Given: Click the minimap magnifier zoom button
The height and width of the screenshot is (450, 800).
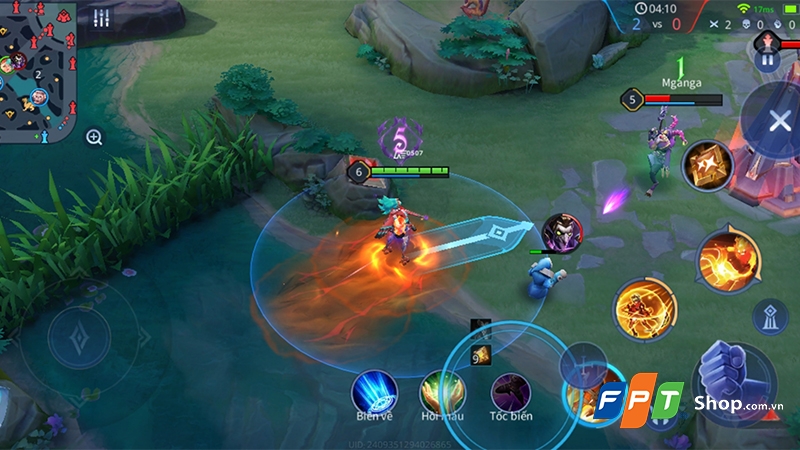Looking at the screenshot, I should [94, 137].
